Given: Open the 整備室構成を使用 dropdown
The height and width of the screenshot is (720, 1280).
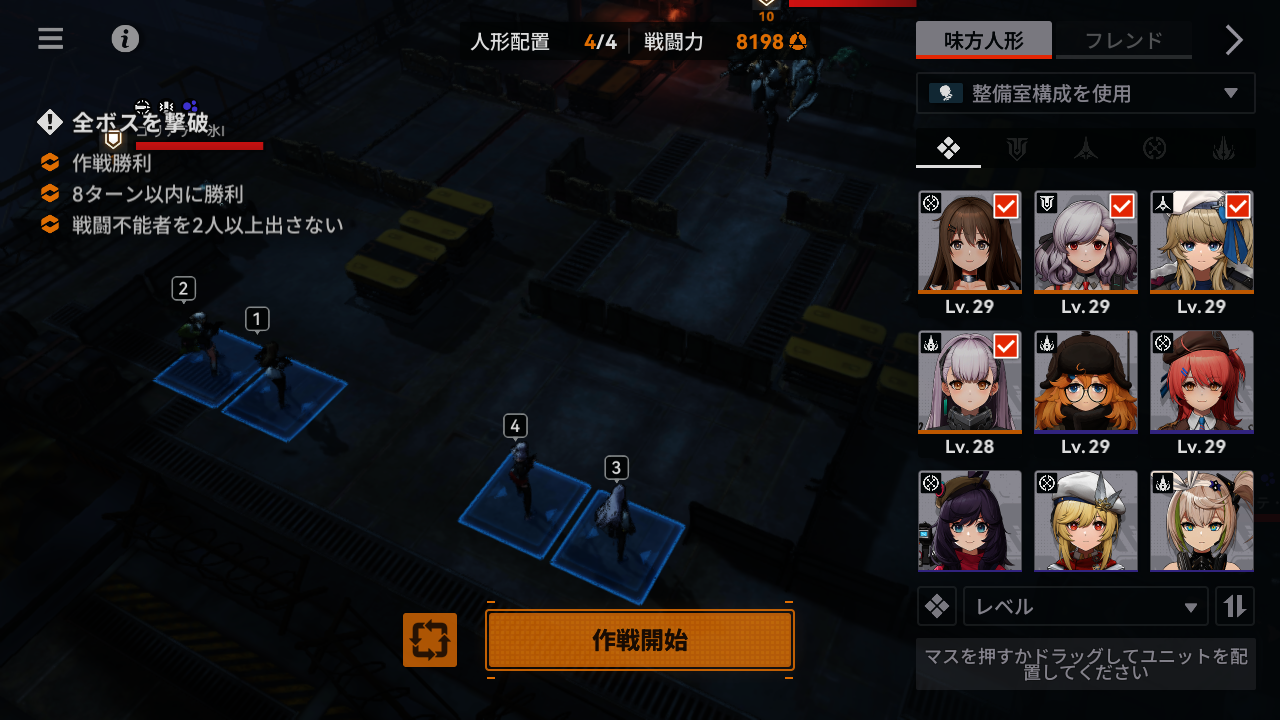Looking at the screenshot, I should 1085,93.
